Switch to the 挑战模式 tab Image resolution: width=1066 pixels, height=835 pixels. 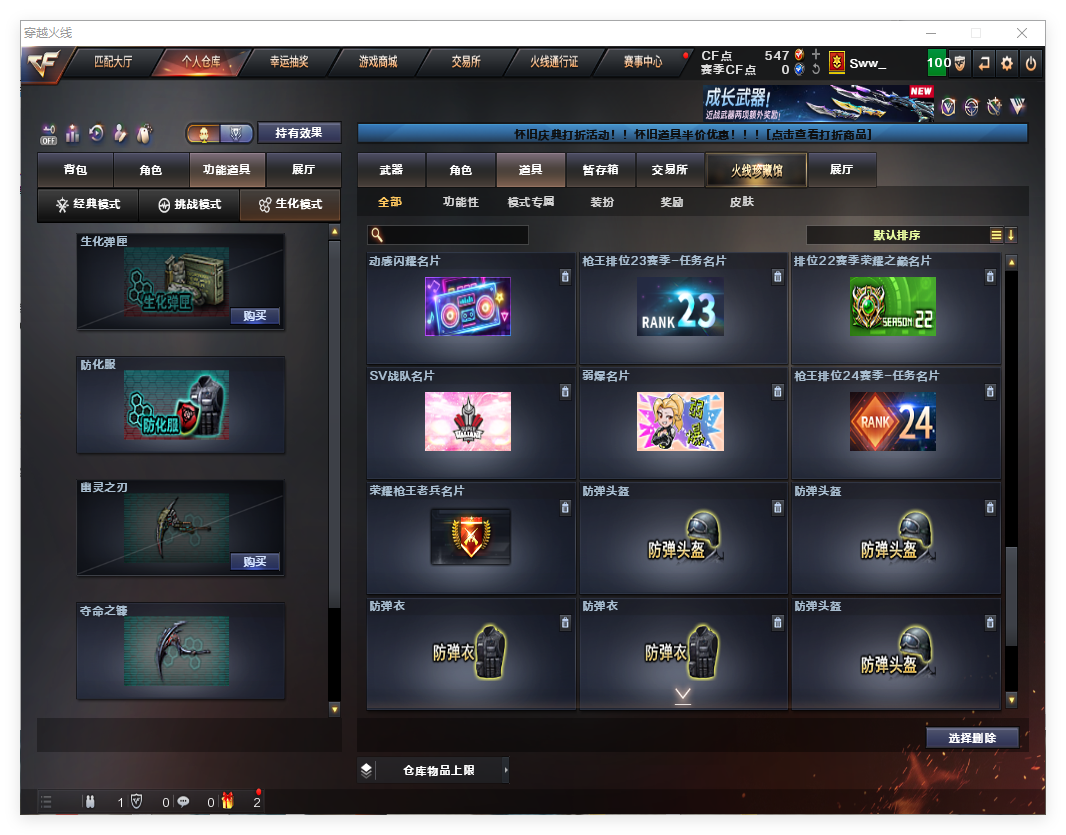point(190,204)
